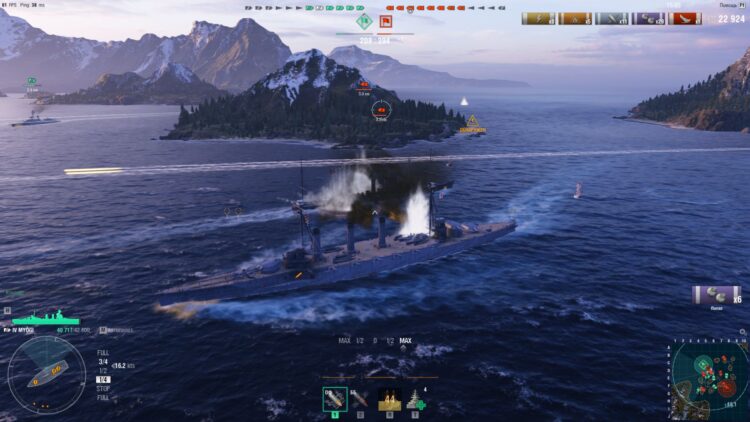750x422 pixels.
Task: Set engine telegraph to STOP
Action: pos(103,388)
